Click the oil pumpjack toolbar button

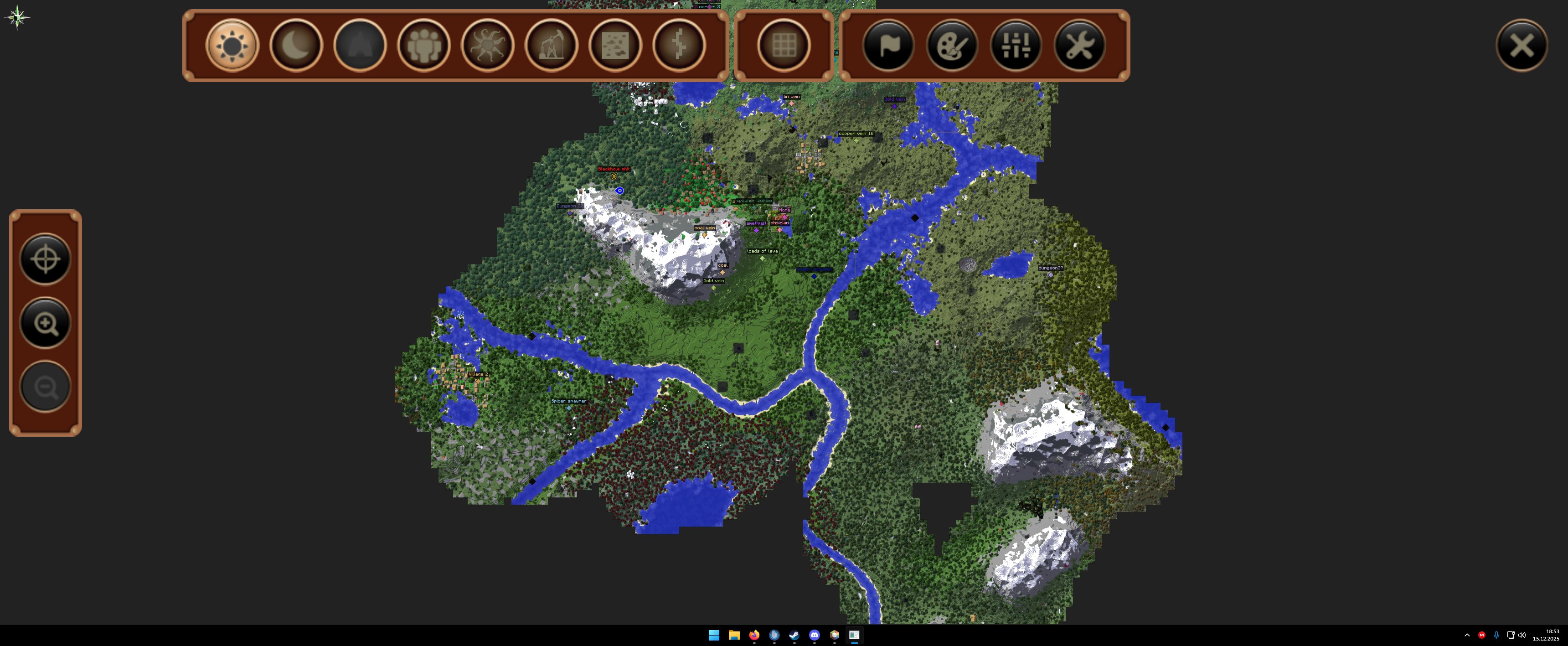pyautogui.click(x=552, y=45)
